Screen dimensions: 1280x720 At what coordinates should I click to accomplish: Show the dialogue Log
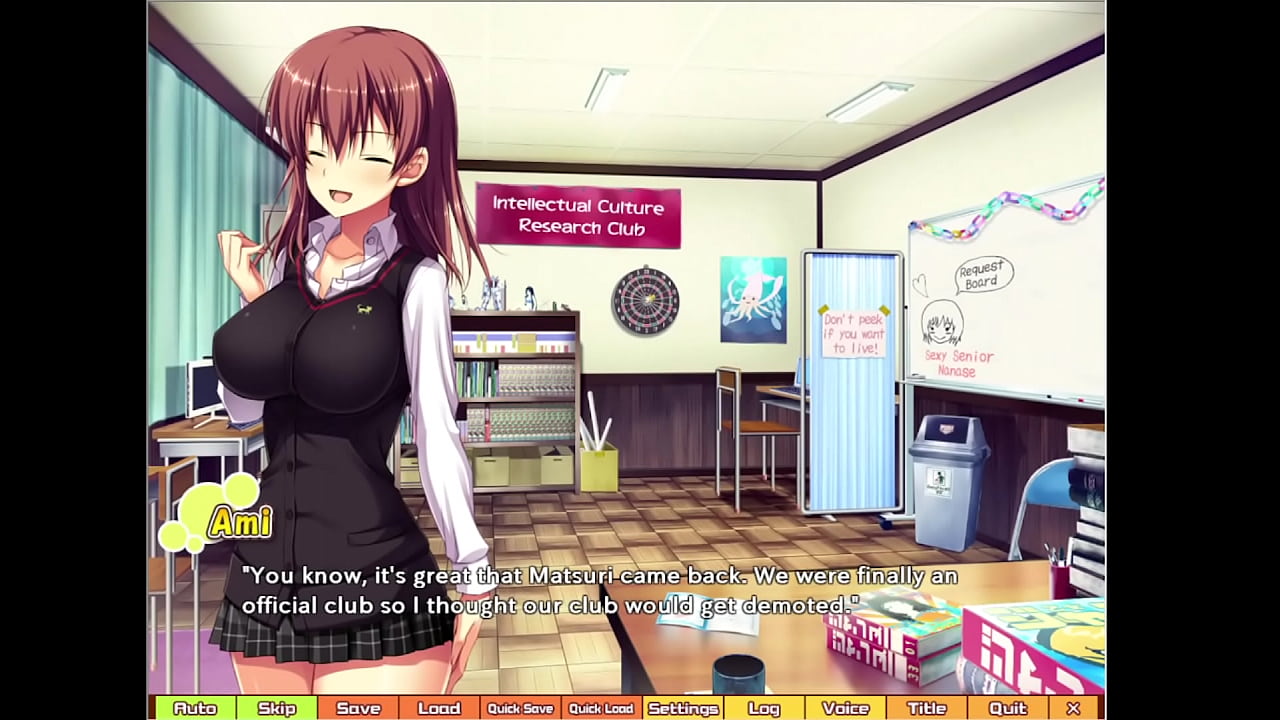764,708
